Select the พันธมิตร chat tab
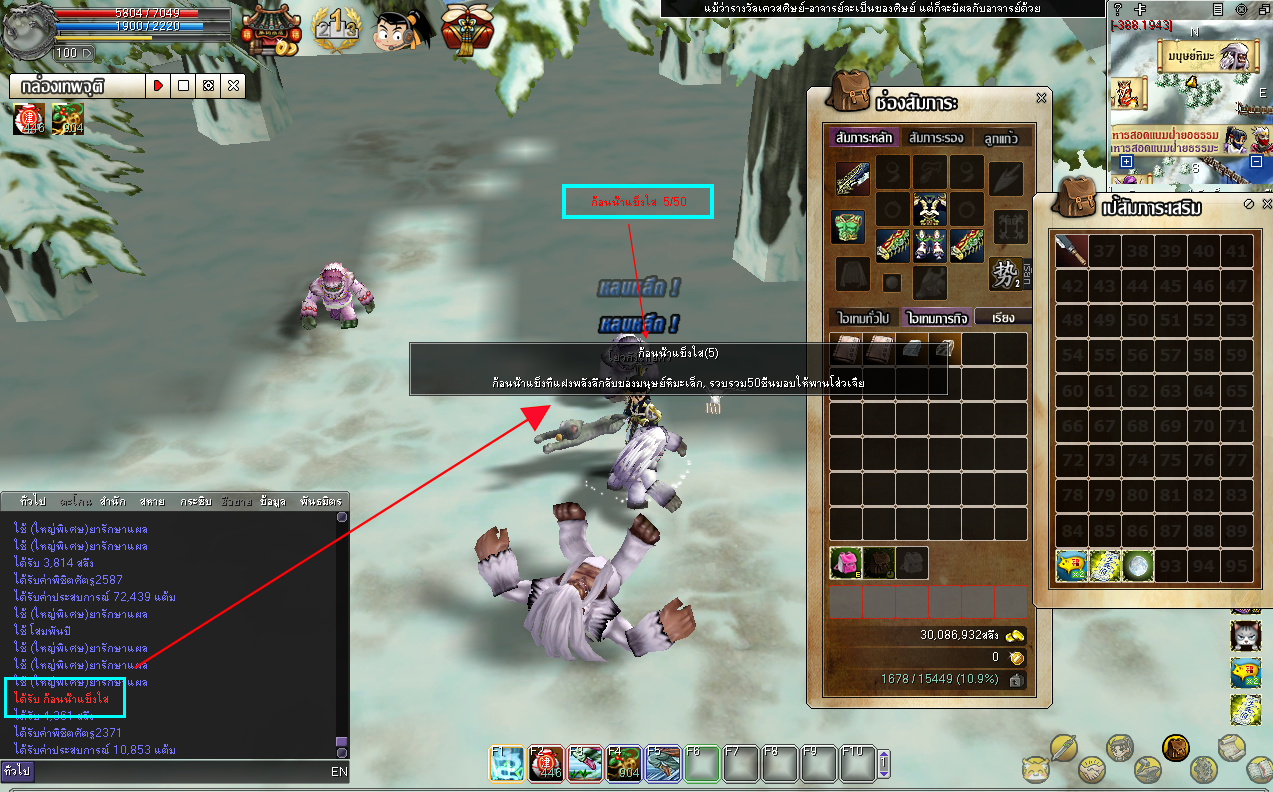 320,501
